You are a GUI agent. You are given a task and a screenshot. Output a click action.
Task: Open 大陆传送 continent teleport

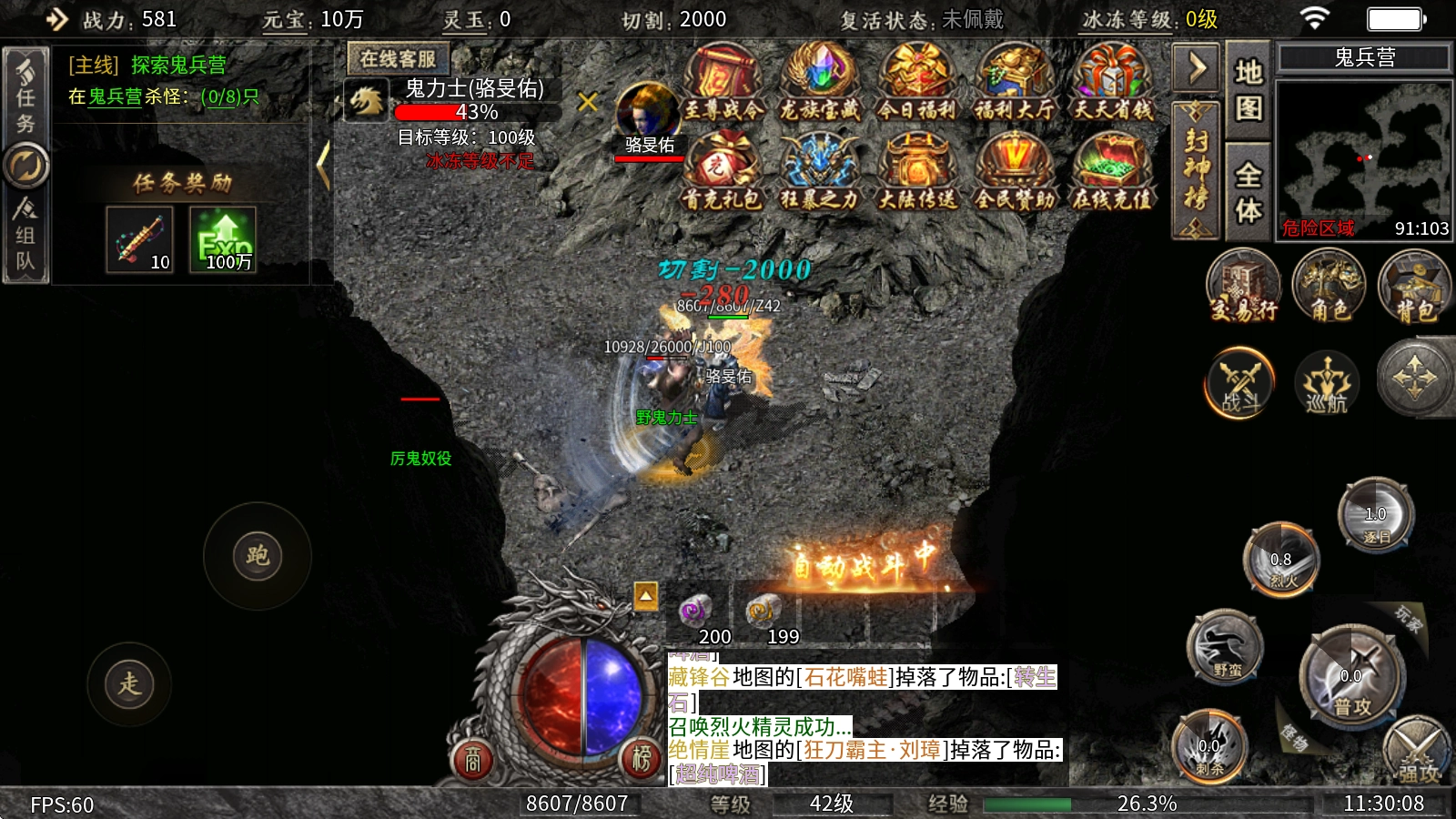(x=917, y=171)
